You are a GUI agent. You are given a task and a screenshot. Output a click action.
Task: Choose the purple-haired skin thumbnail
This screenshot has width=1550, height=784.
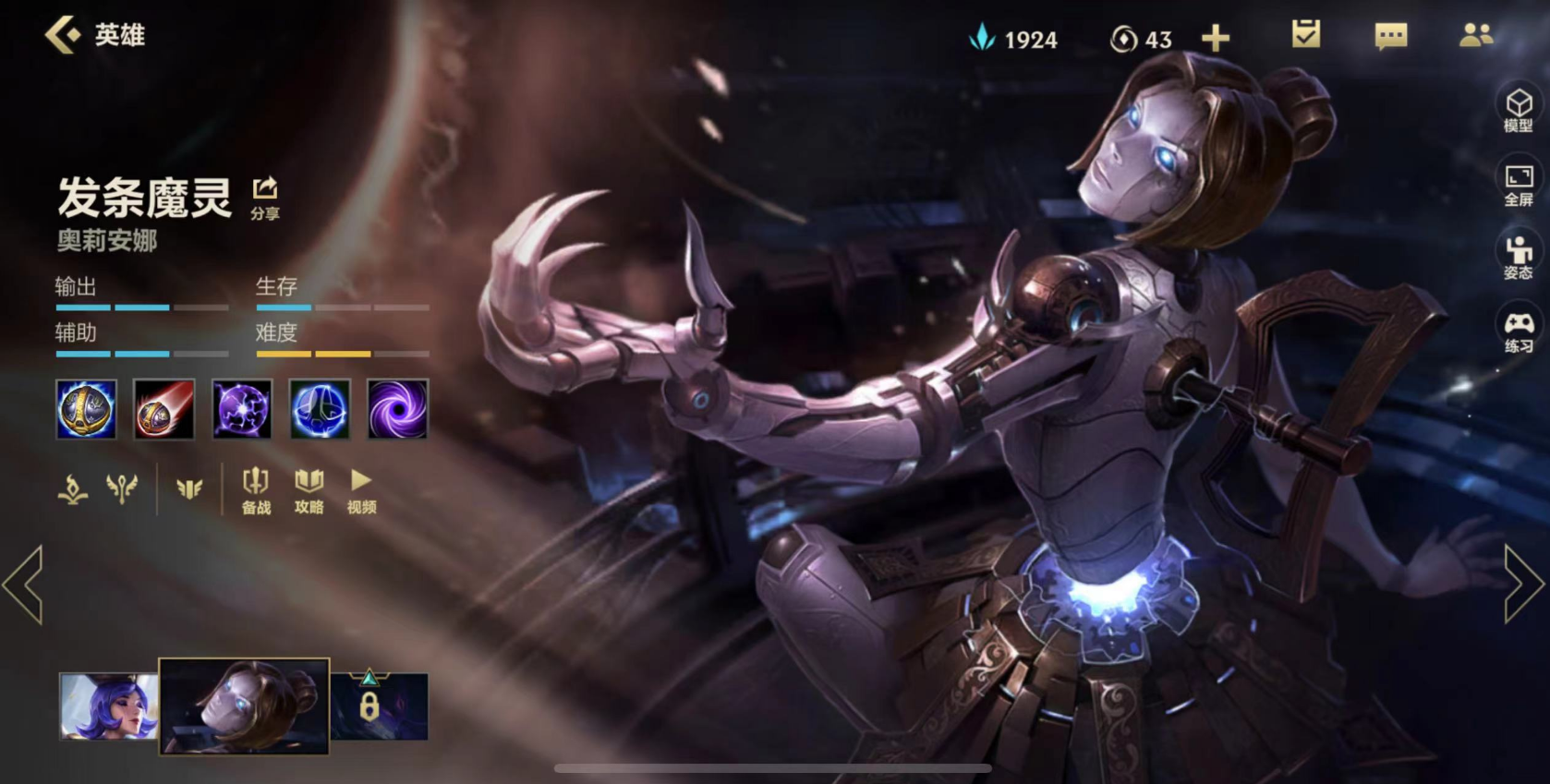point(108,706)
